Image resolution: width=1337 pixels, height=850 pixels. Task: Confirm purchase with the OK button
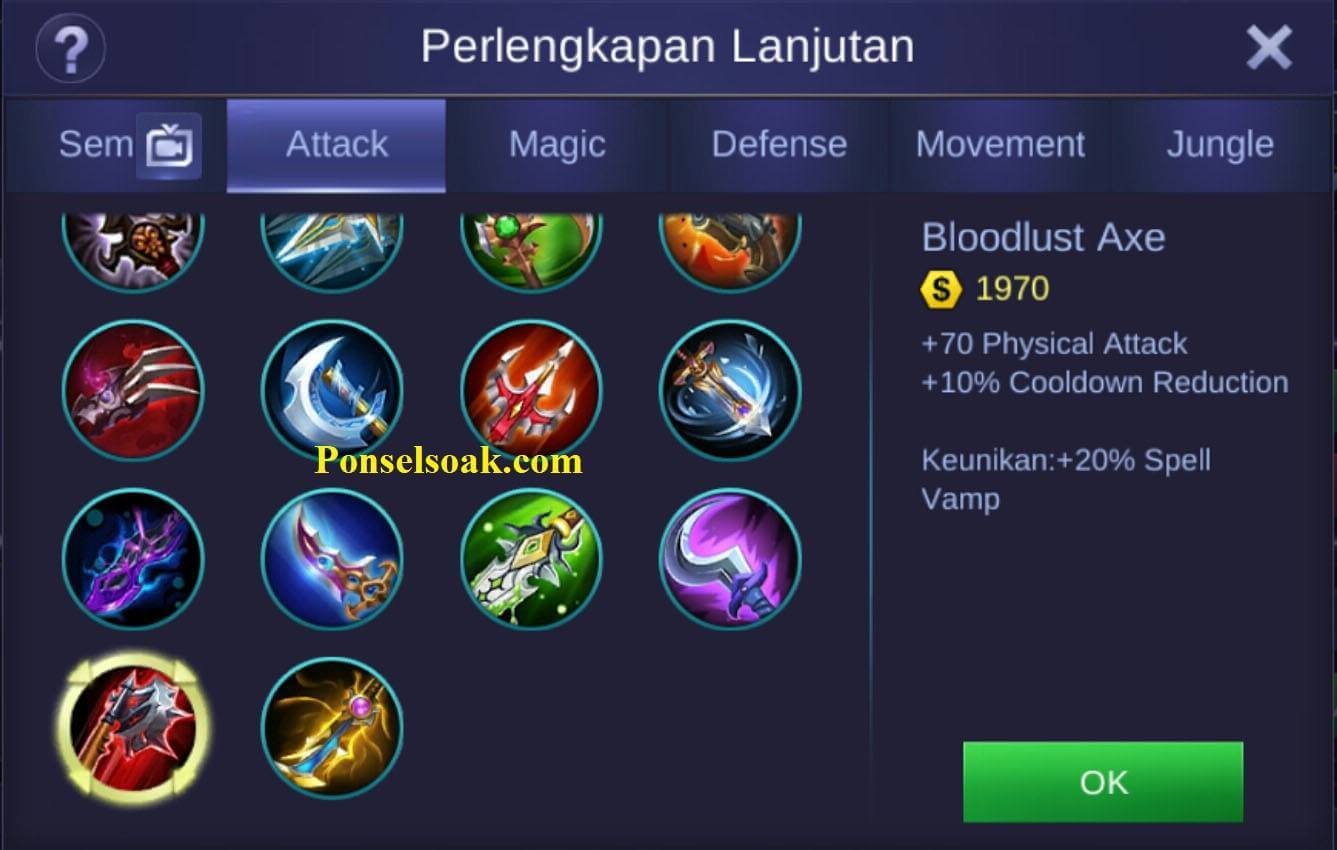click(1103, 782)
